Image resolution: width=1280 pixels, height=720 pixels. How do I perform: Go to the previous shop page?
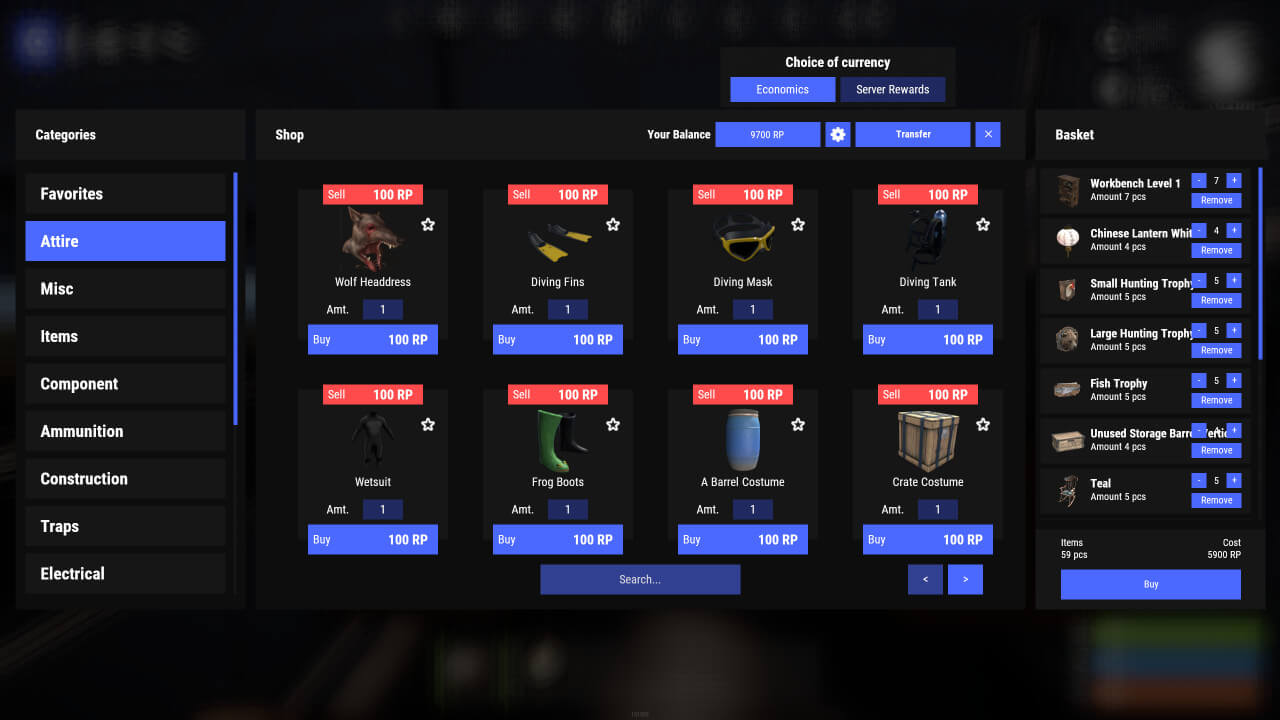(x=925, y=579)
